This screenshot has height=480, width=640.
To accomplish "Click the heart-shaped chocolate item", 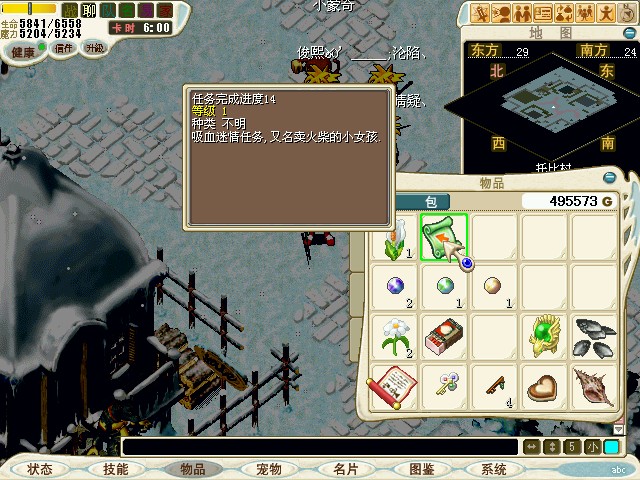I will point(544,386).
